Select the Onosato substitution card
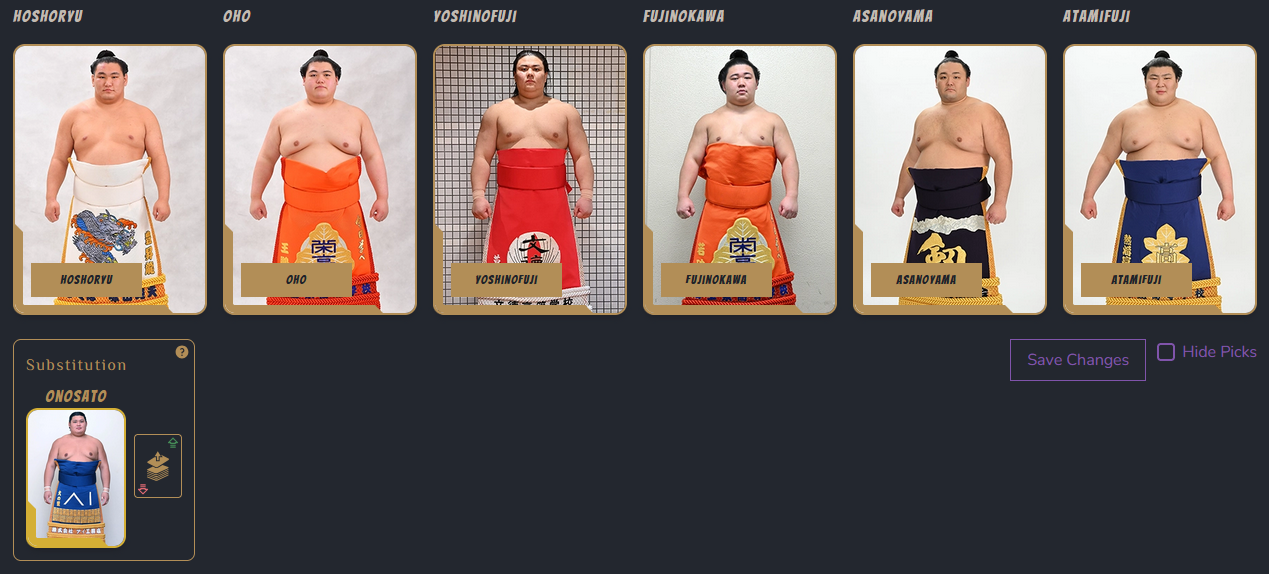This screenshot has height=574, width=1269. [x=76, y=478]
